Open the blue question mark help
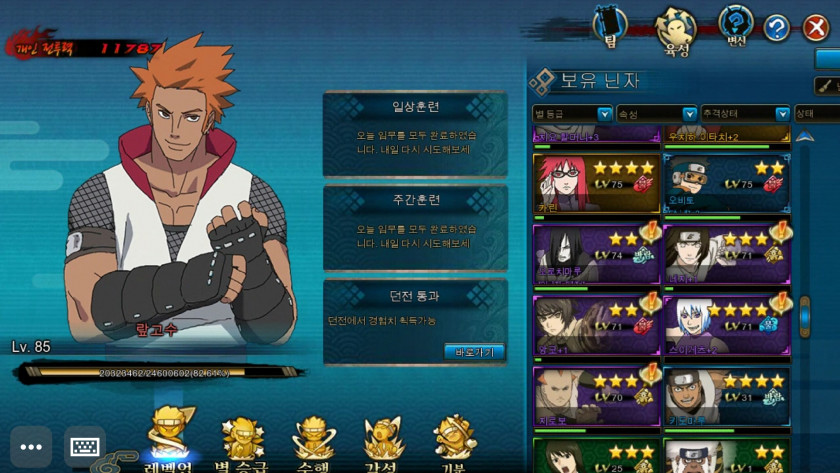This screenshot has width=840, height=473. pos(777,28)
